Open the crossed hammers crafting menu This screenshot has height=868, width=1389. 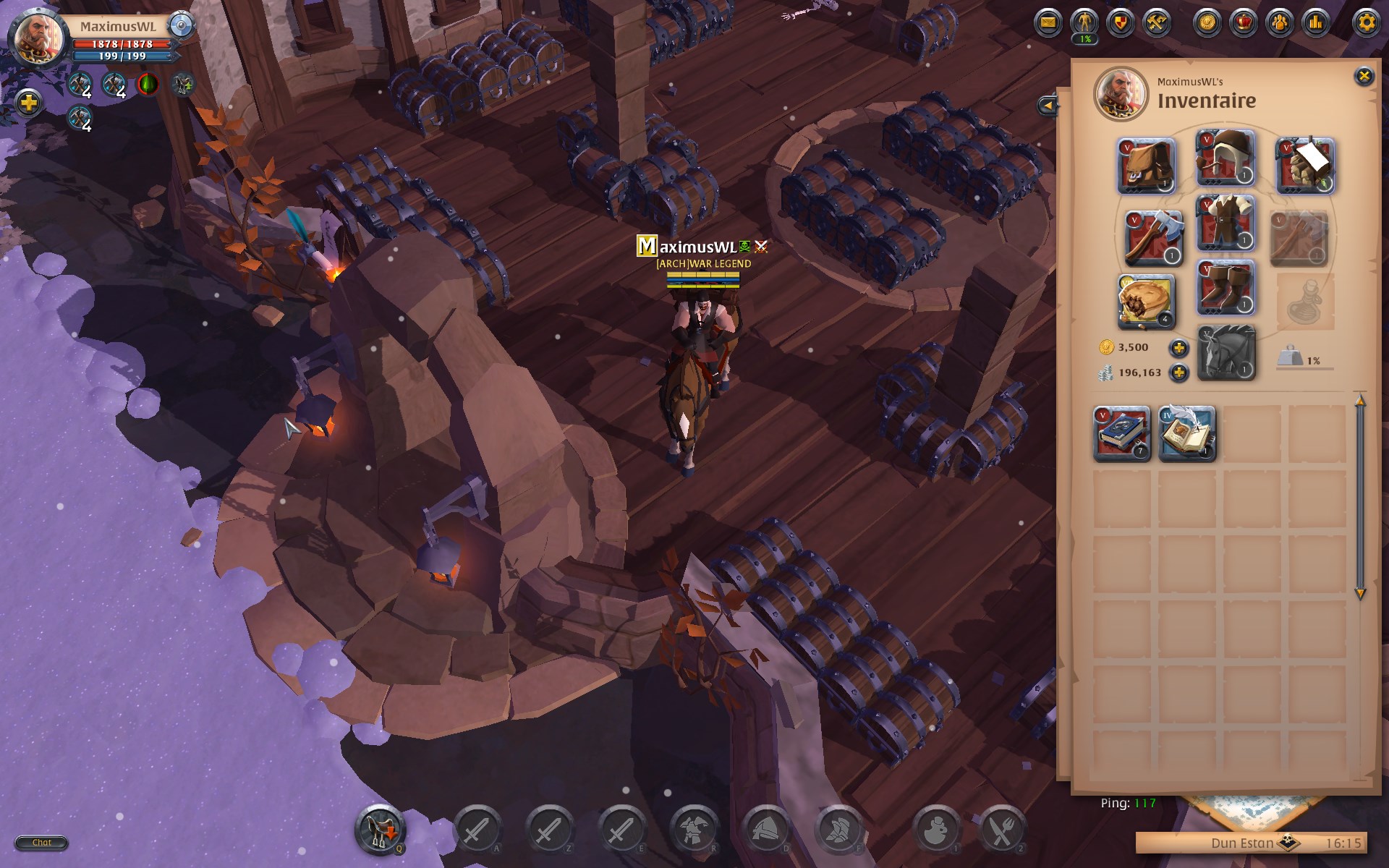click(1157, 22)
